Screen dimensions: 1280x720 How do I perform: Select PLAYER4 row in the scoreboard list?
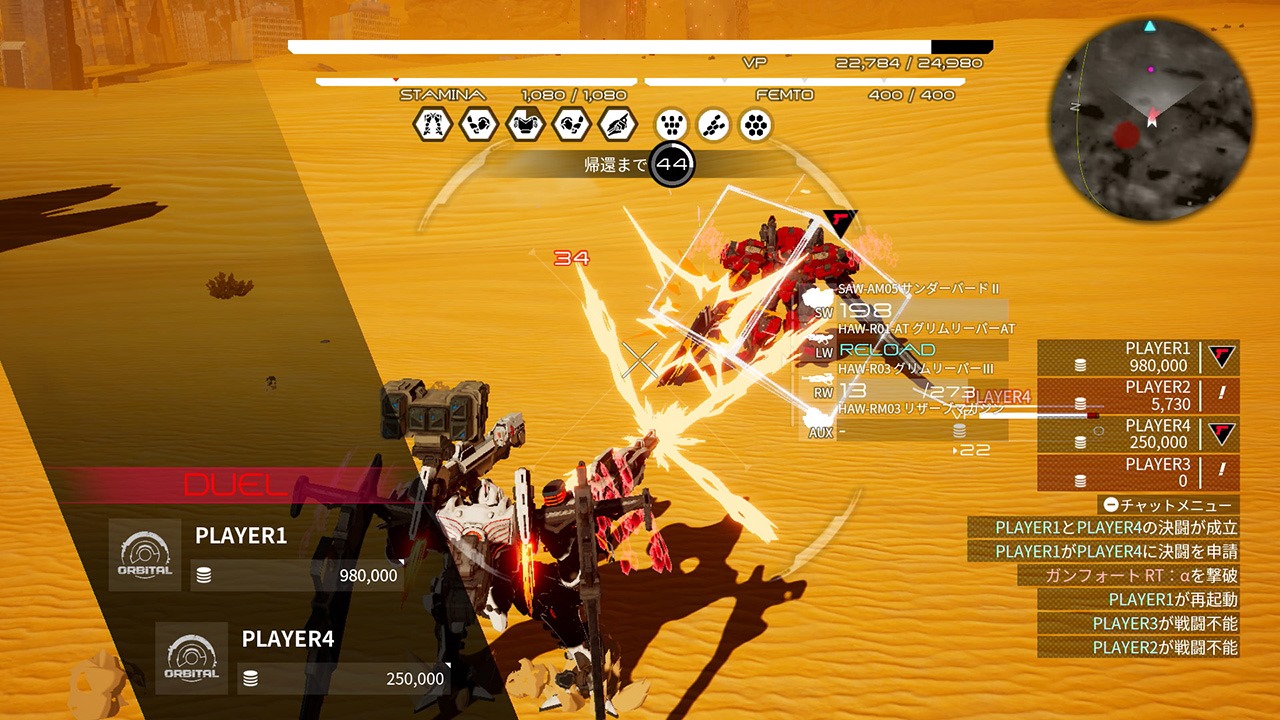(x=1138, y=434)
